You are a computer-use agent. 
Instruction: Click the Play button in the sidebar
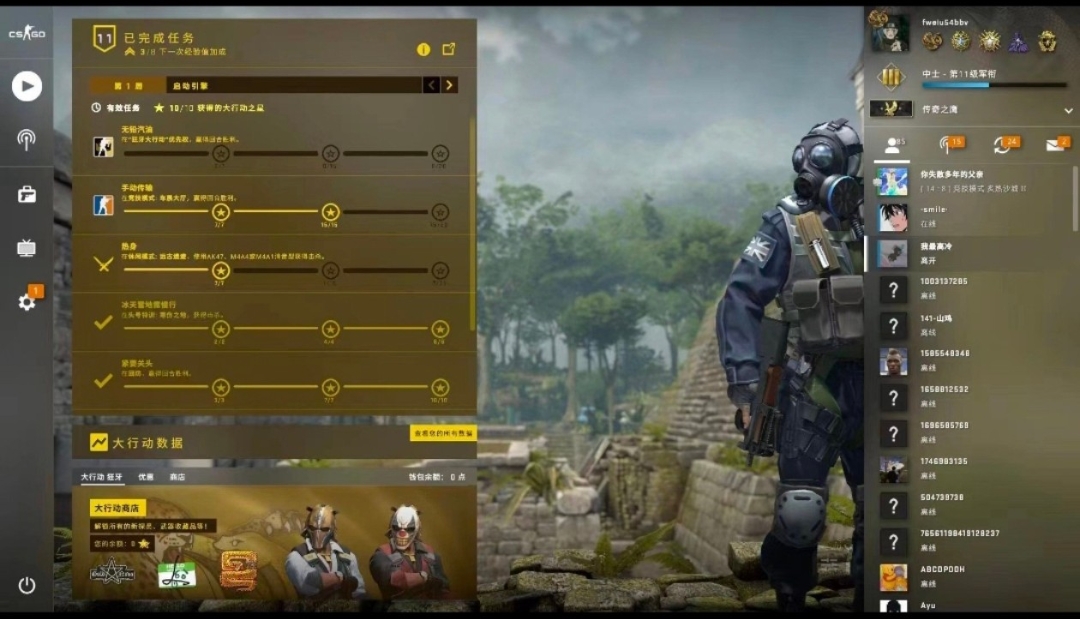(x=27, y=86)
